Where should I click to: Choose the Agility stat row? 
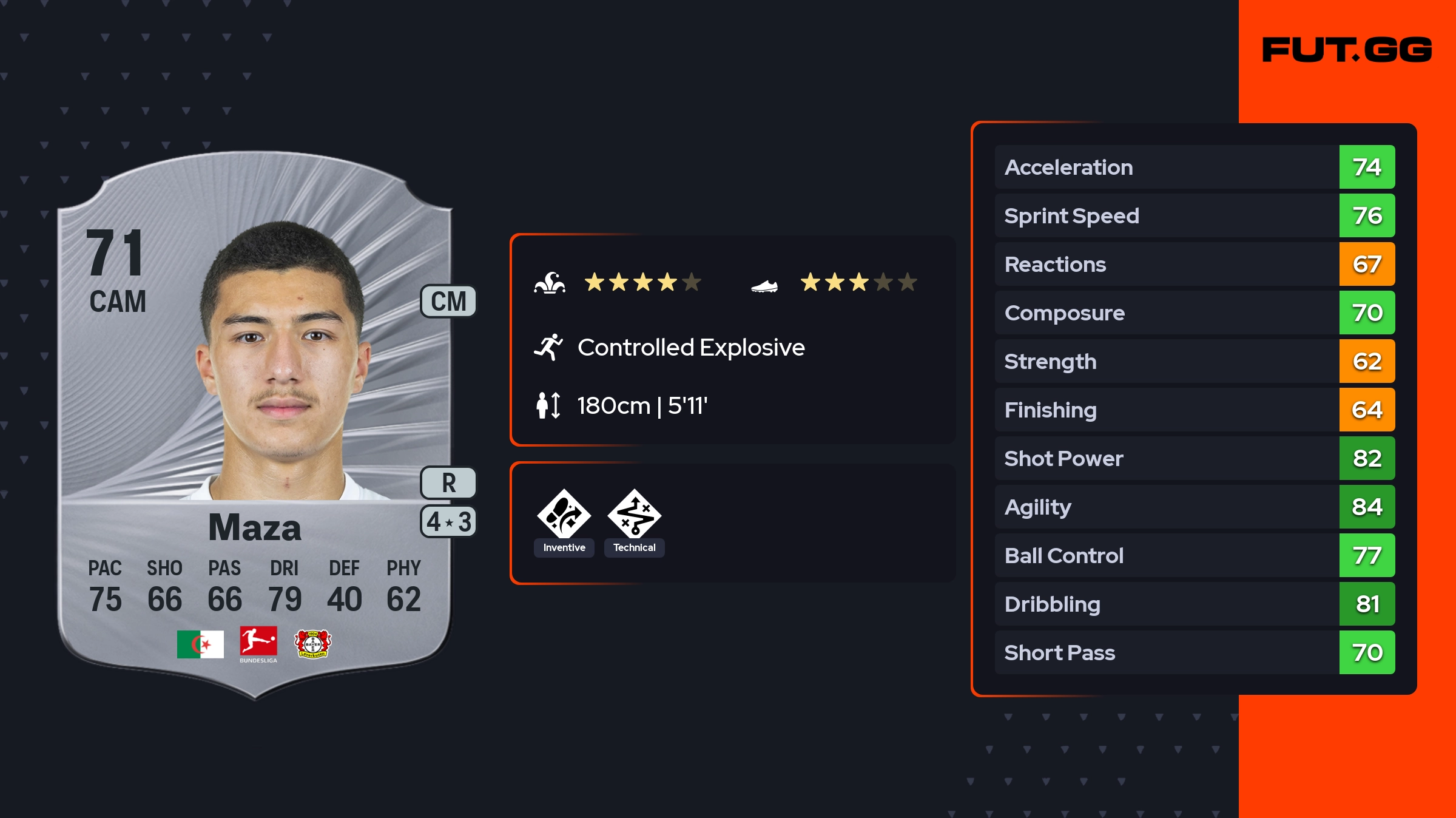[1194, 507]
